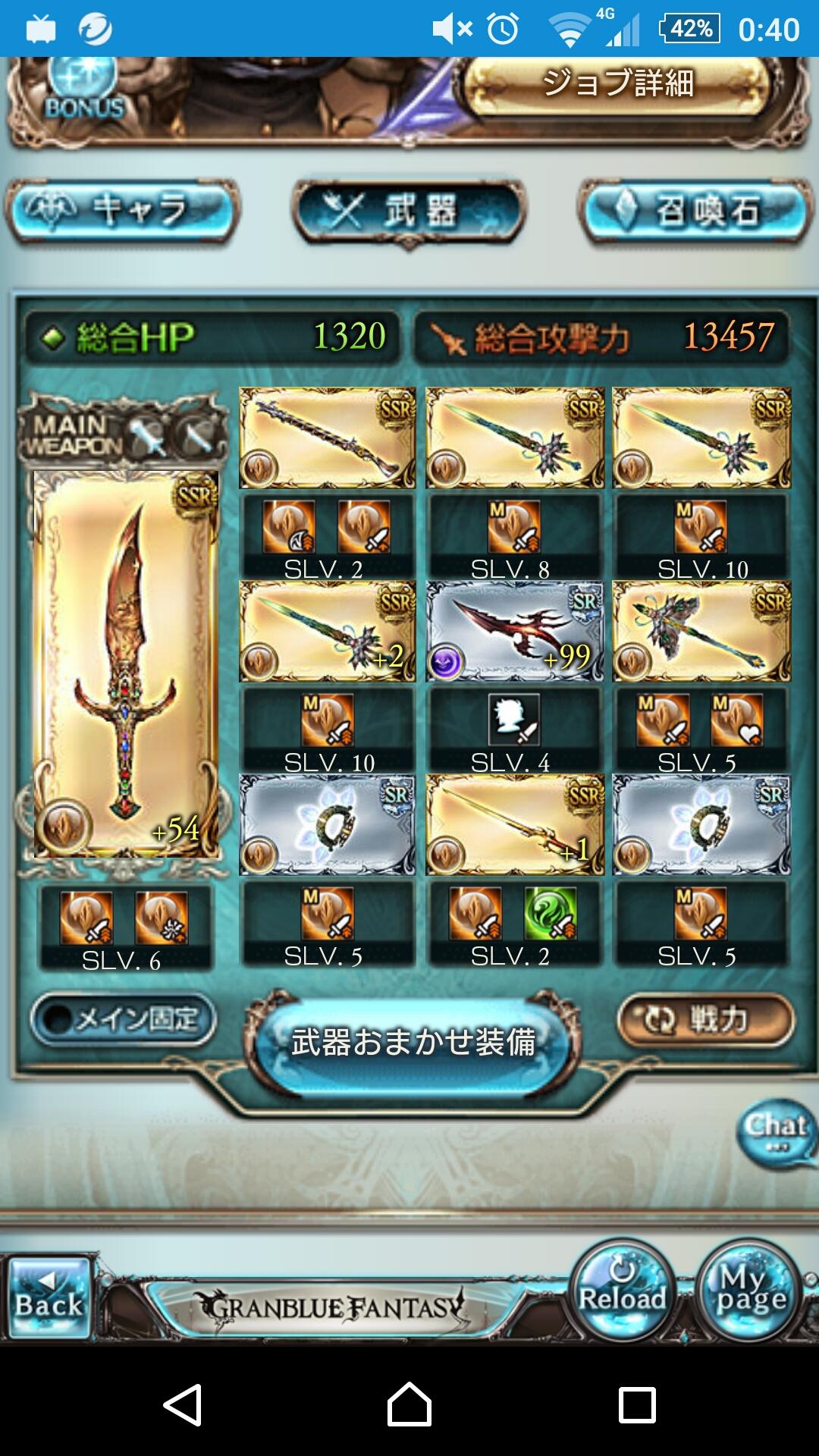Go Back to the previous screen

49,1298
